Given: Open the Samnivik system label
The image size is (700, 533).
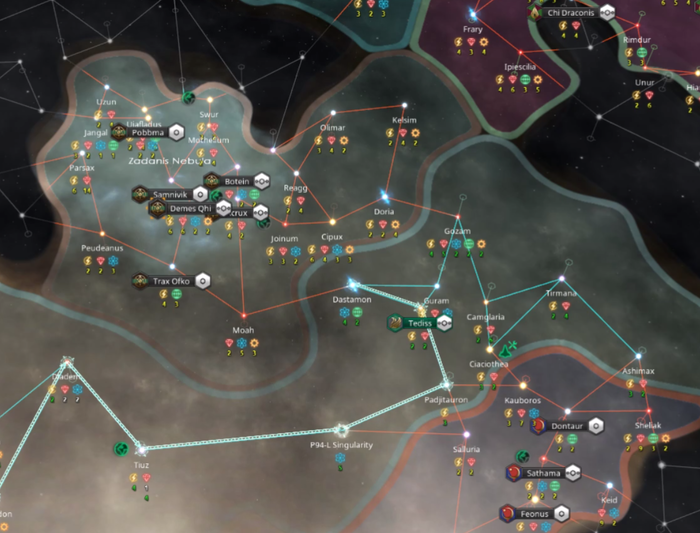Looking at the screenshot, I should tap(171, 194).
